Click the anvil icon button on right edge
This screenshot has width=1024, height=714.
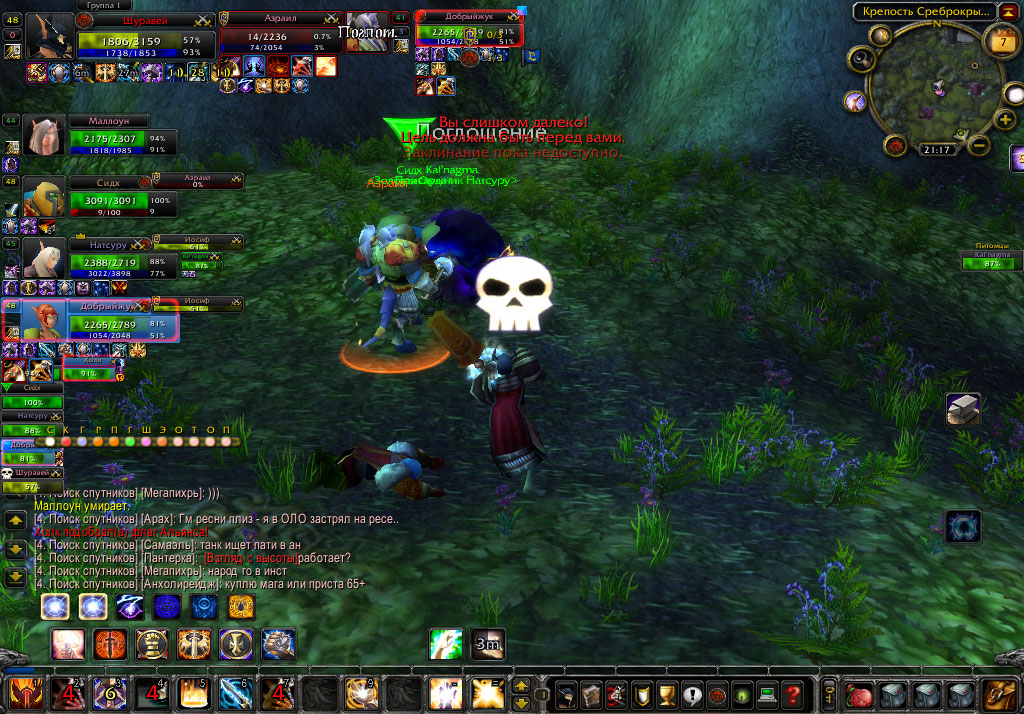[963, 409]
